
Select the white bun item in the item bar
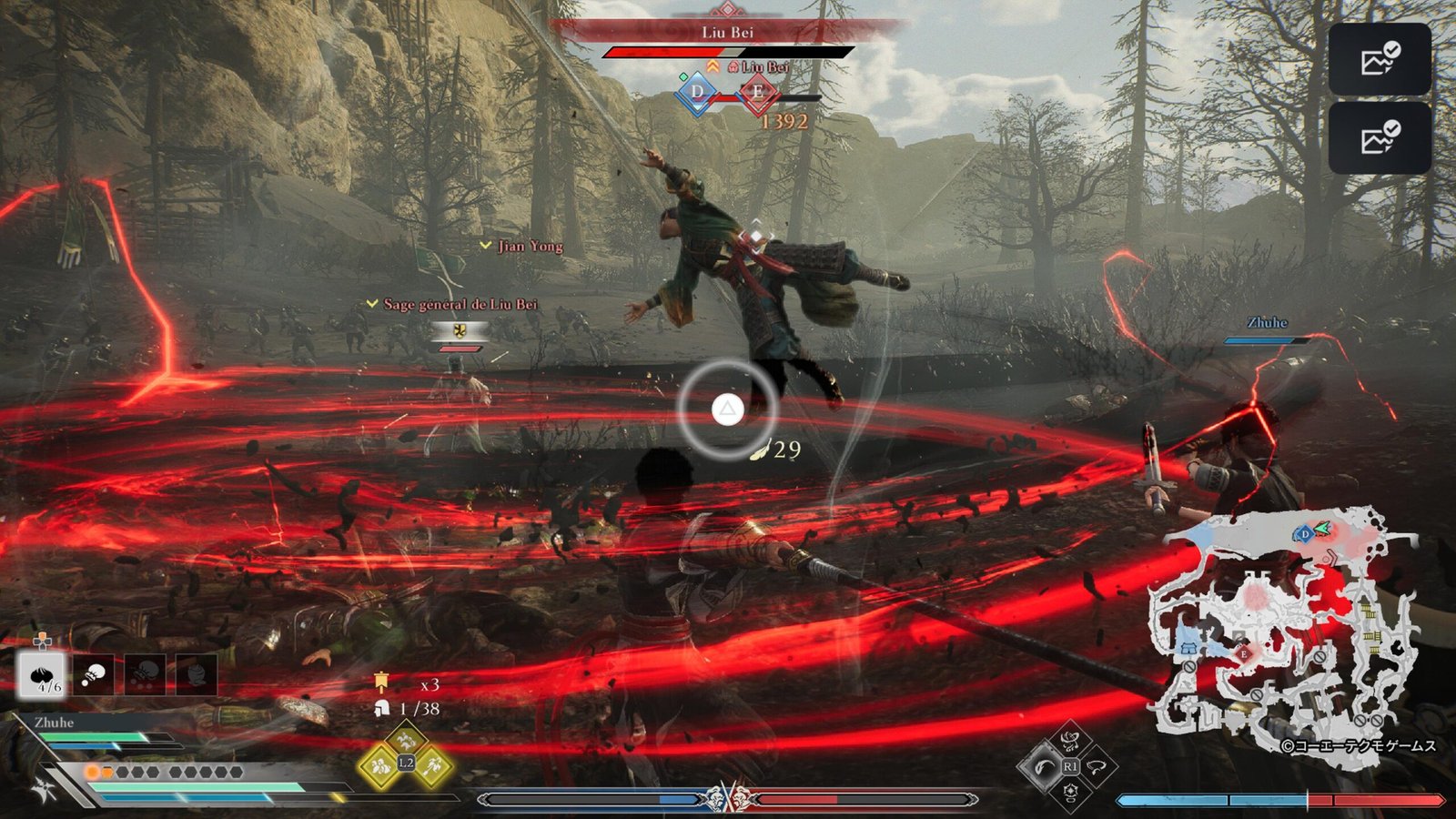pyautogui.click(x=93, y=675)
